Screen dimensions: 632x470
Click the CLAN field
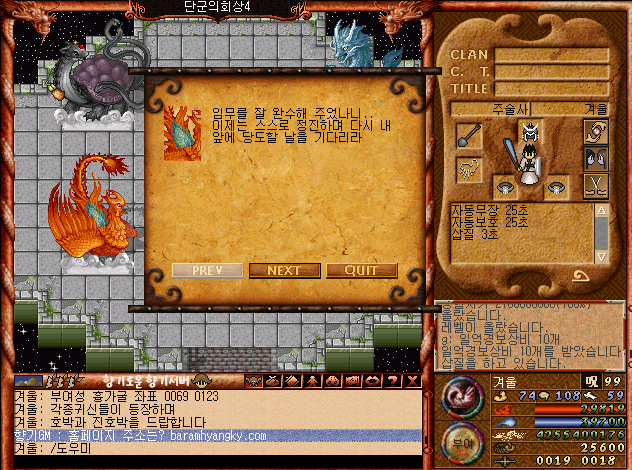coord(551,56)
